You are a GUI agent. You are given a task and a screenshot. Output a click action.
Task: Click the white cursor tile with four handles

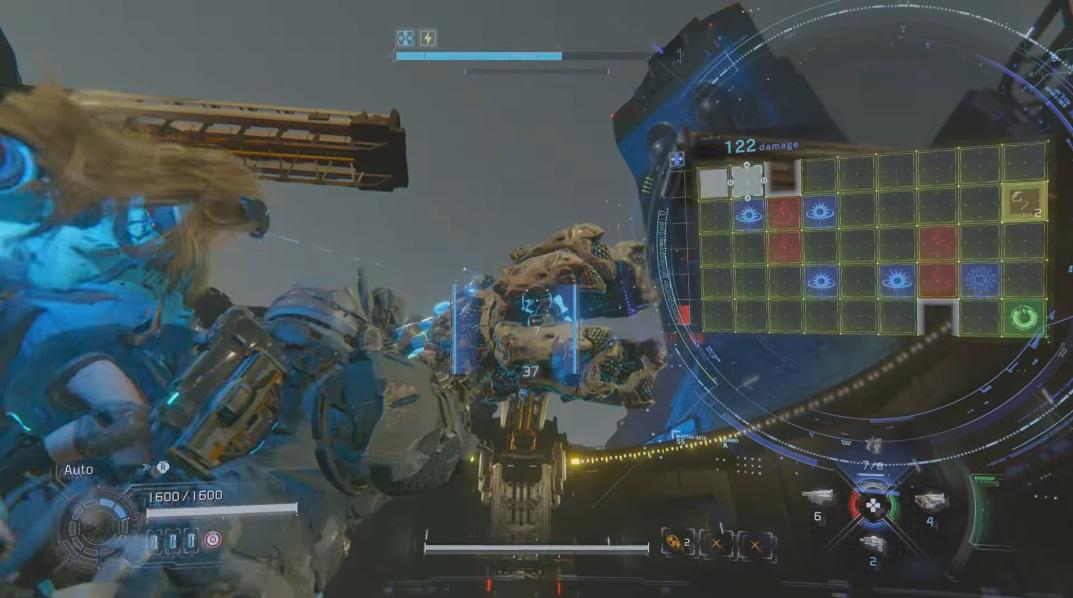(x=747, y=181)
